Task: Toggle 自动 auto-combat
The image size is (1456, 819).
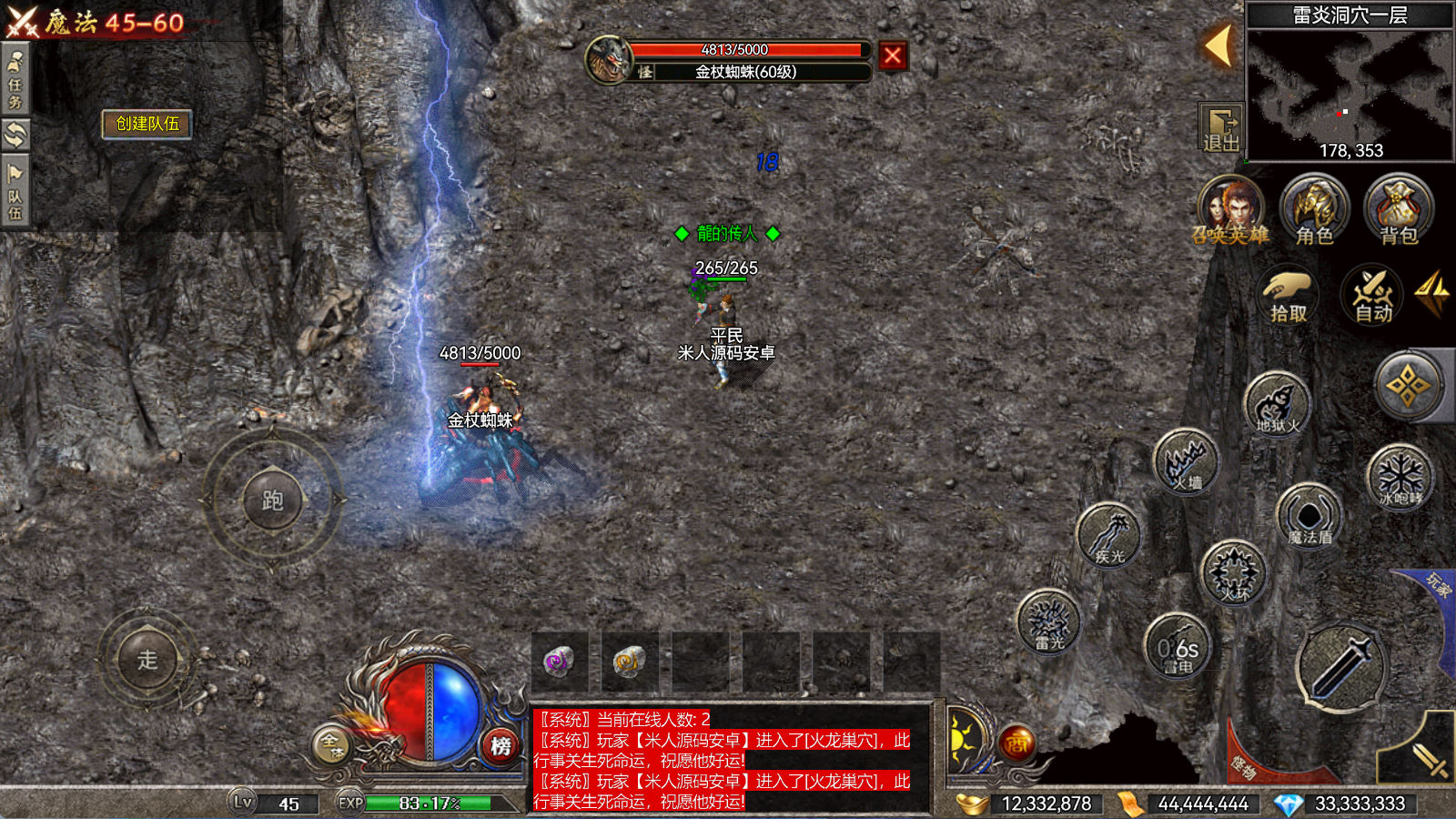Action: (1372, 296)
